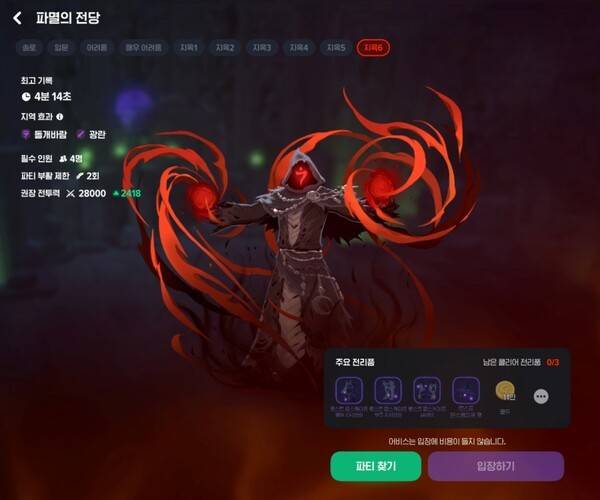The height and width of the screenshot is (500, 600).
Task: Go back using the top-left arrow
Action: click(17, 18)
